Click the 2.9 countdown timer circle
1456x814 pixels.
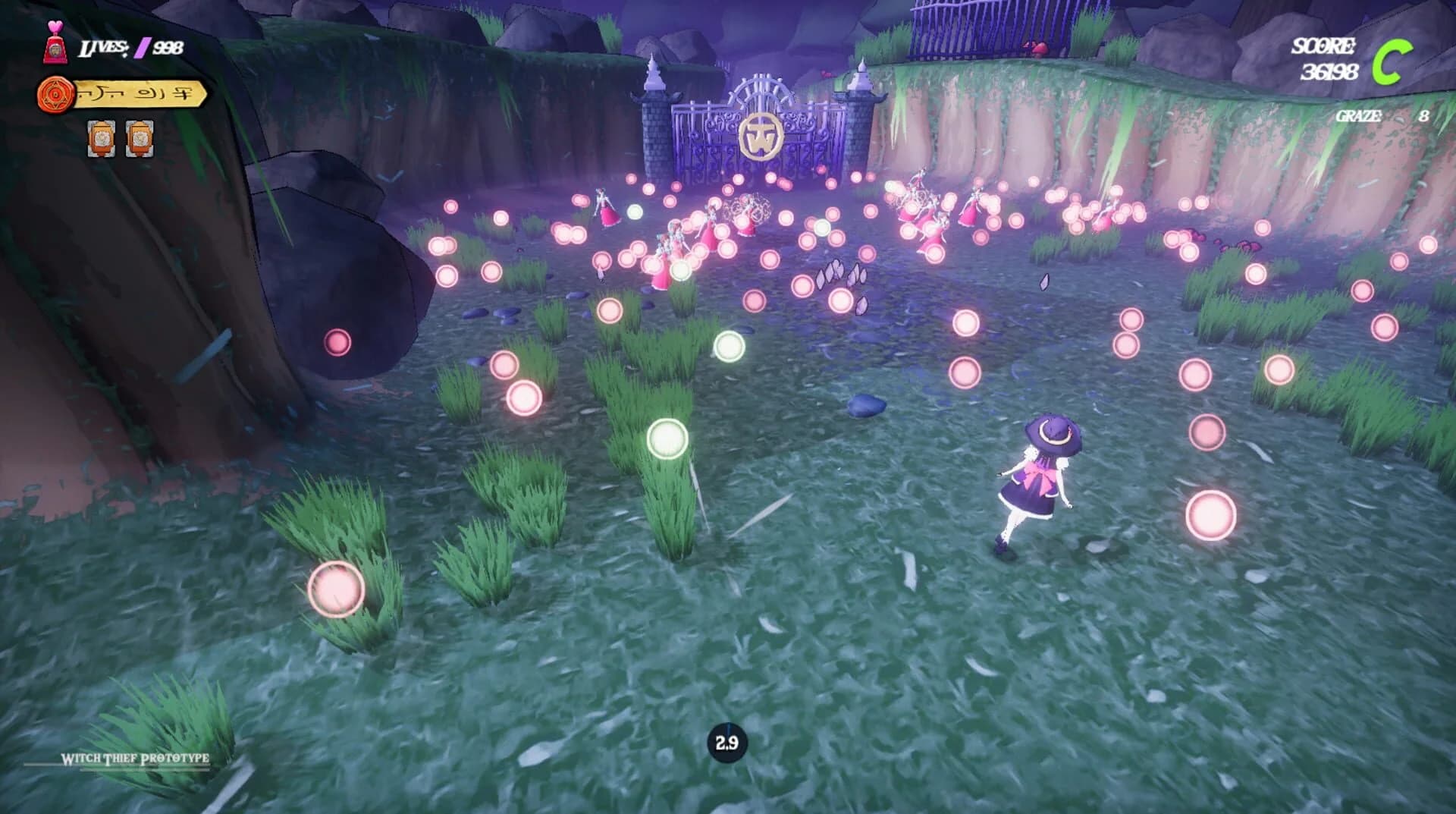(x=727, y=743)
